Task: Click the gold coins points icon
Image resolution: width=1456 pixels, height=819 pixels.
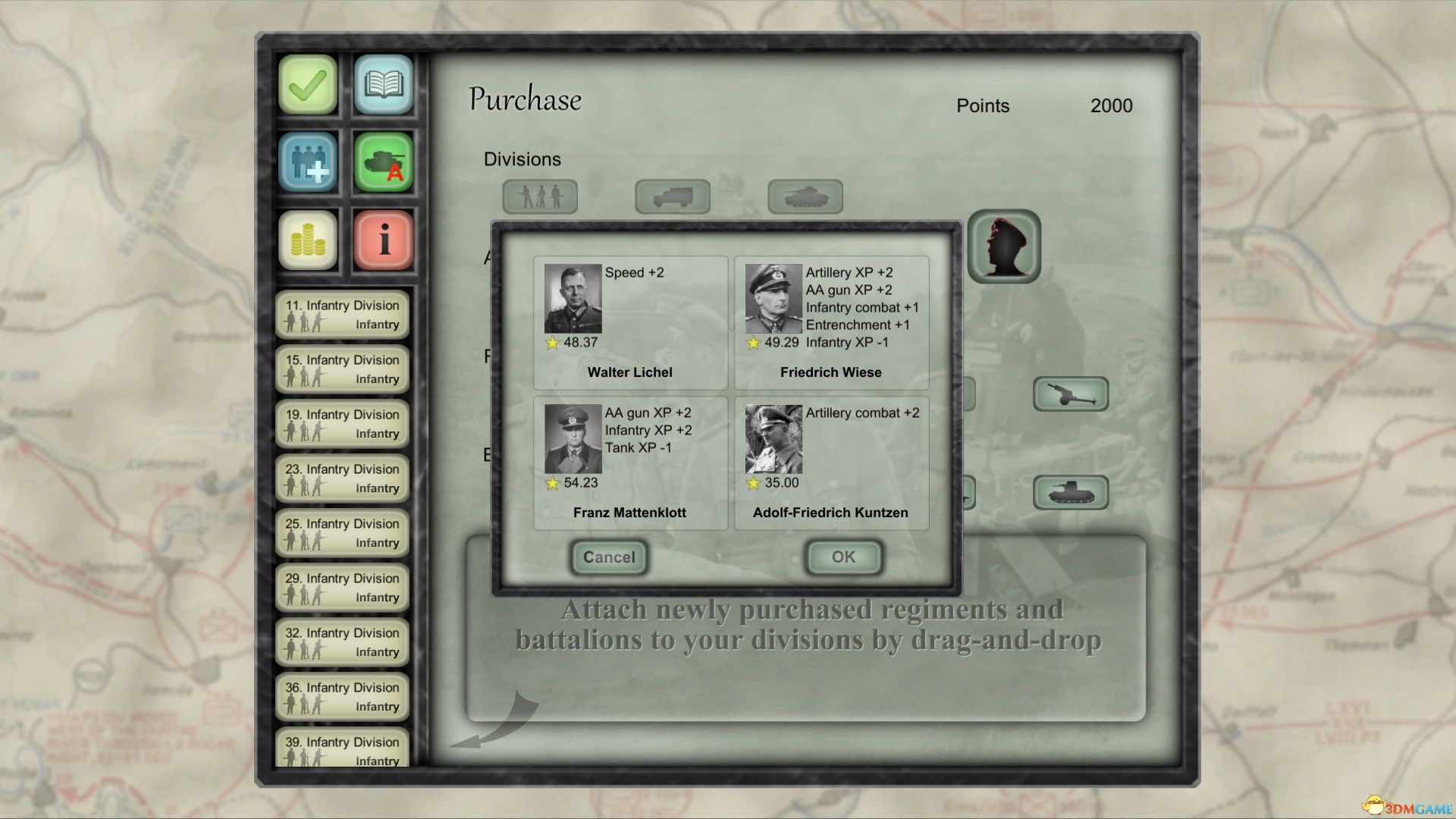Action: 307,241
